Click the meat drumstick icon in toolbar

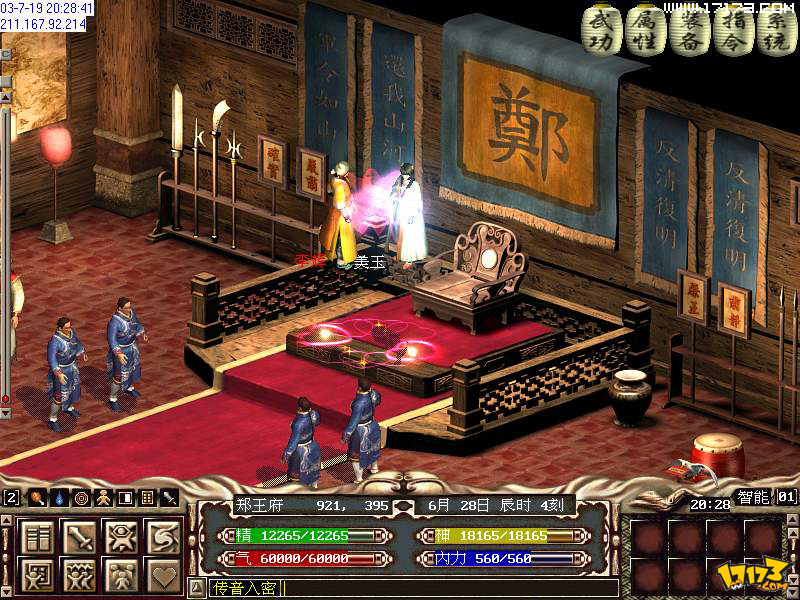[37, 497]
